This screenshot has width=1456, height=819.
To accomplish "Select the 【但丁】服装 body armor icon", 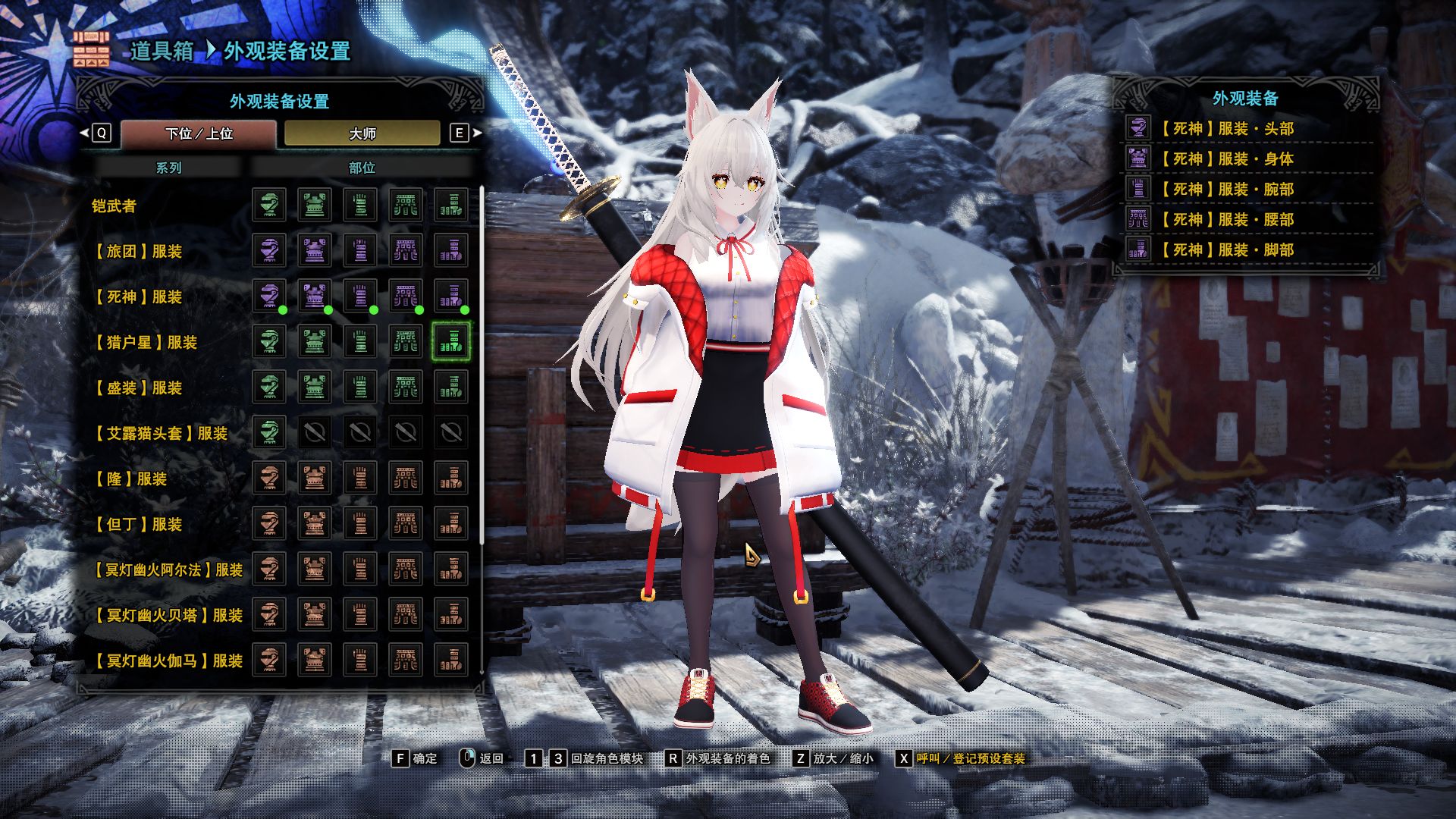I will (x=314, y=524).
